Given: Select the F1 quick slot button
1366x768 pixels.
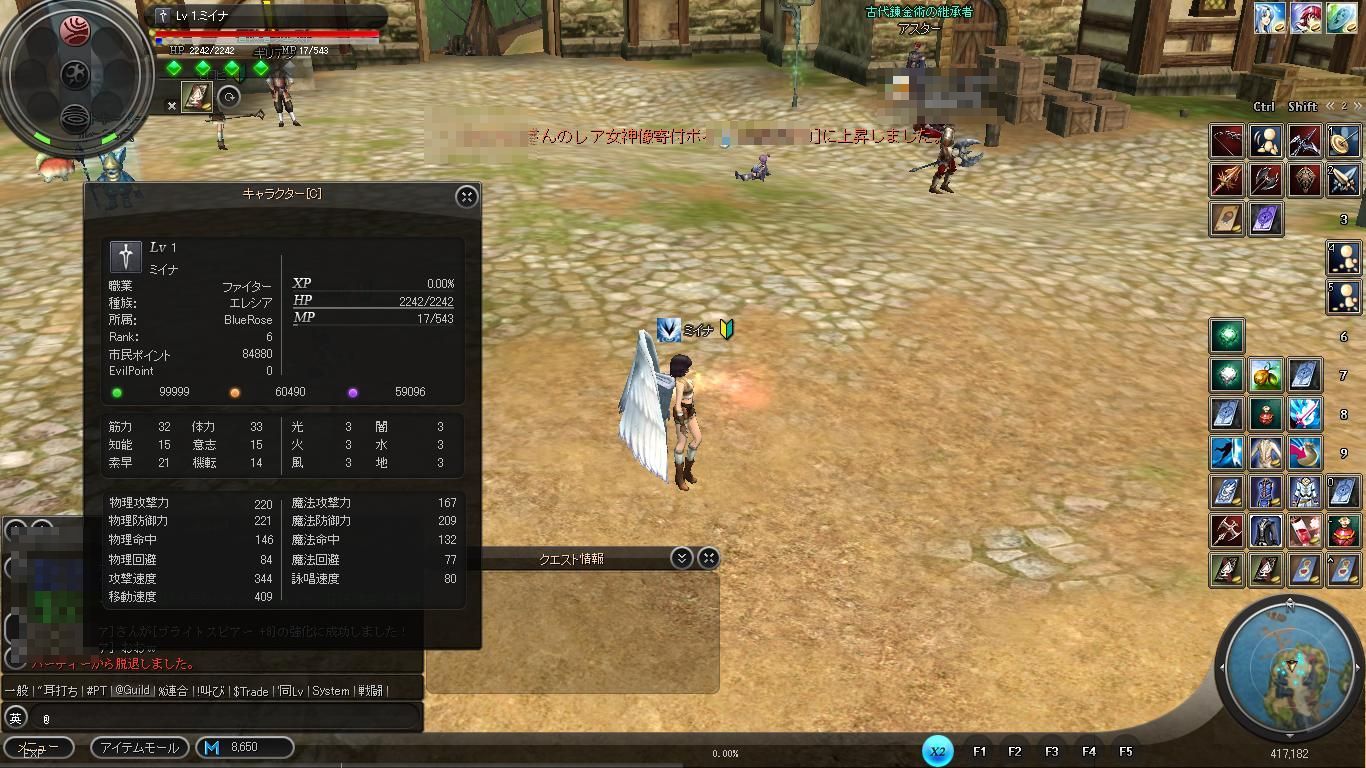Looking at the screenshot, I should 980,751.
